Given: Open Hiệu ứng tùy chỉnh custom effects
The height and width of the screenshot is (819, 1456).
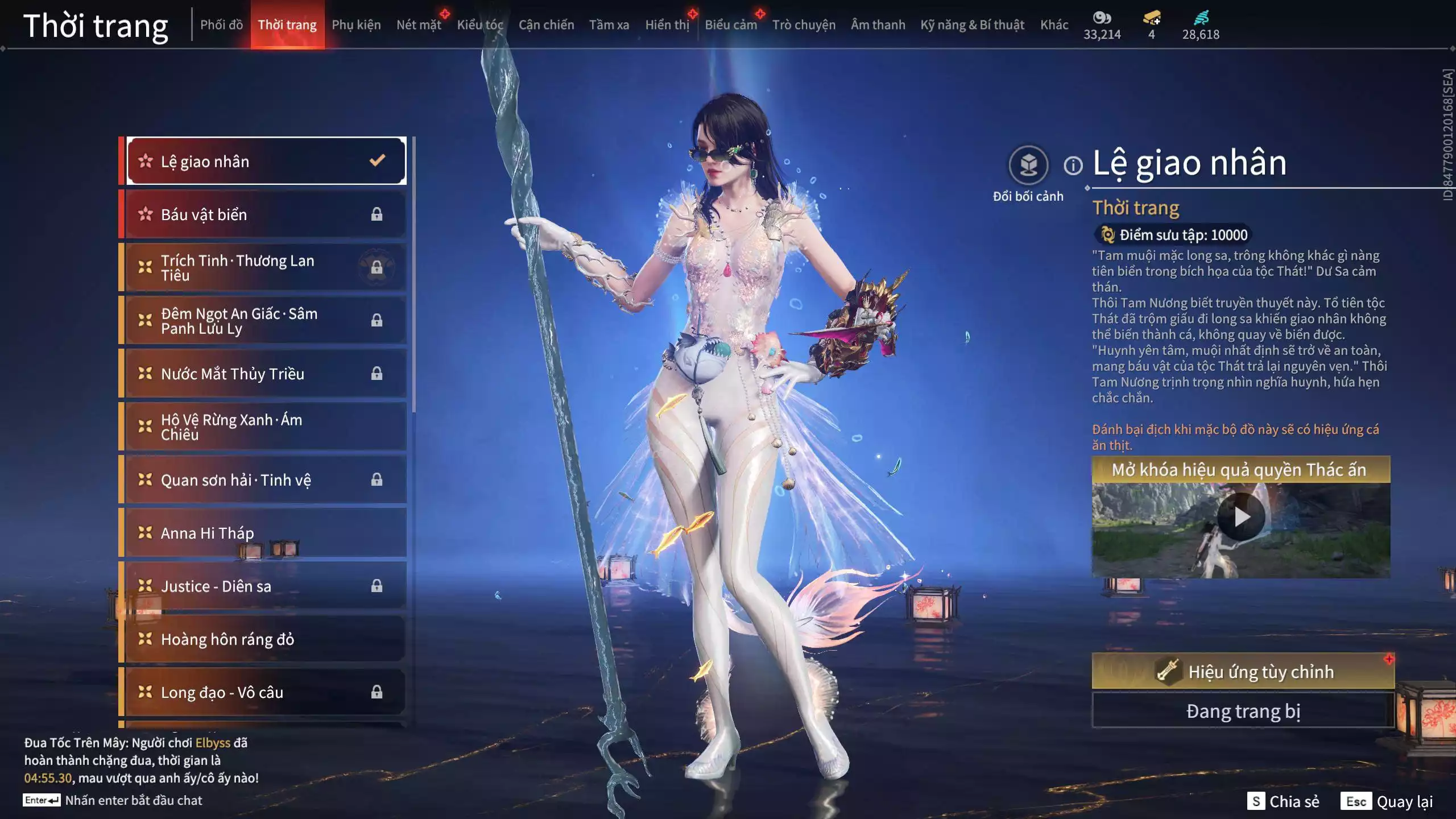Looking at the screenshot, I should (x=1243, y=672).
